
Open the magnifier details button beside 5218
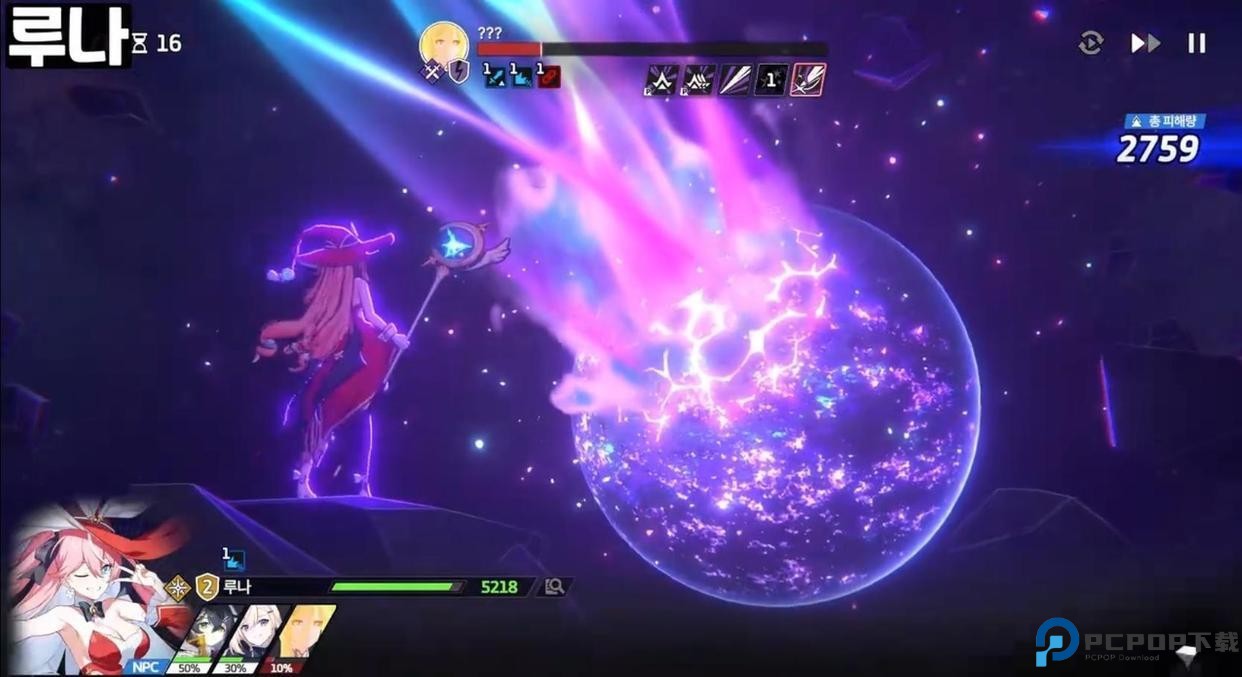coord(554,587)
